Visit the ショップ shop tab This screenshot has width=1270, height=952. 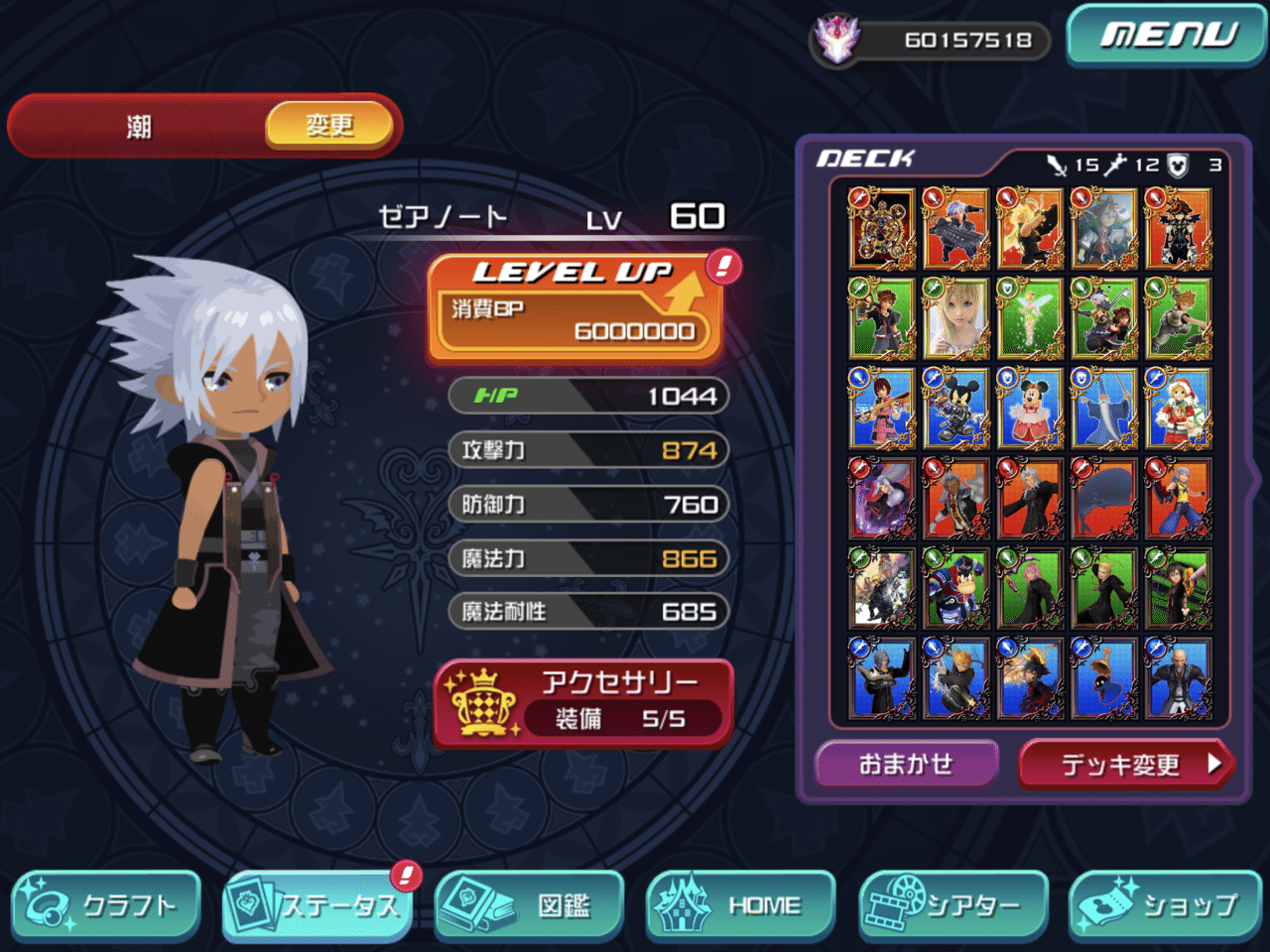[1164, 905]
